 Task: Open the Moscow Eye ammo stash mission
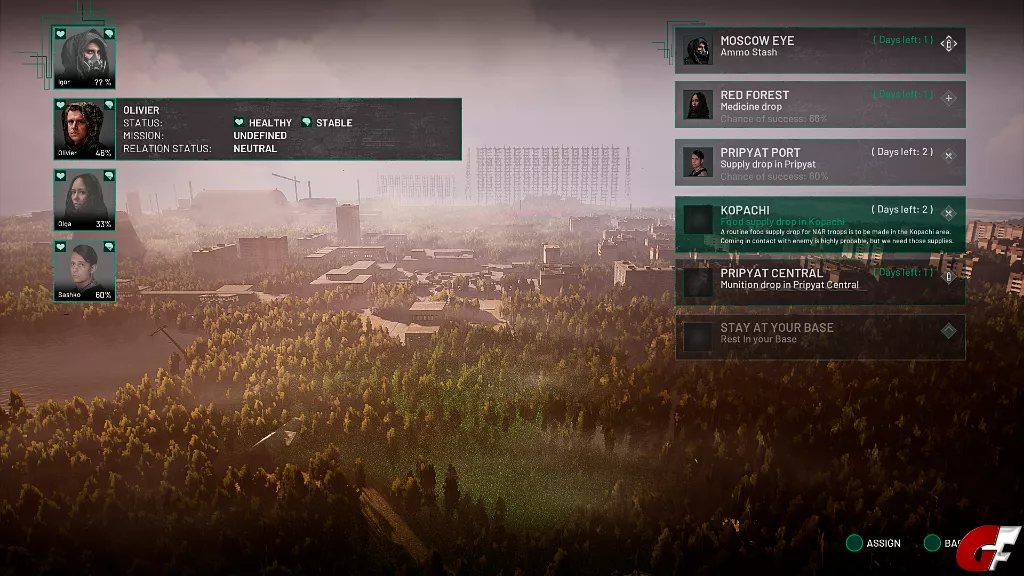tap(819, 50)
